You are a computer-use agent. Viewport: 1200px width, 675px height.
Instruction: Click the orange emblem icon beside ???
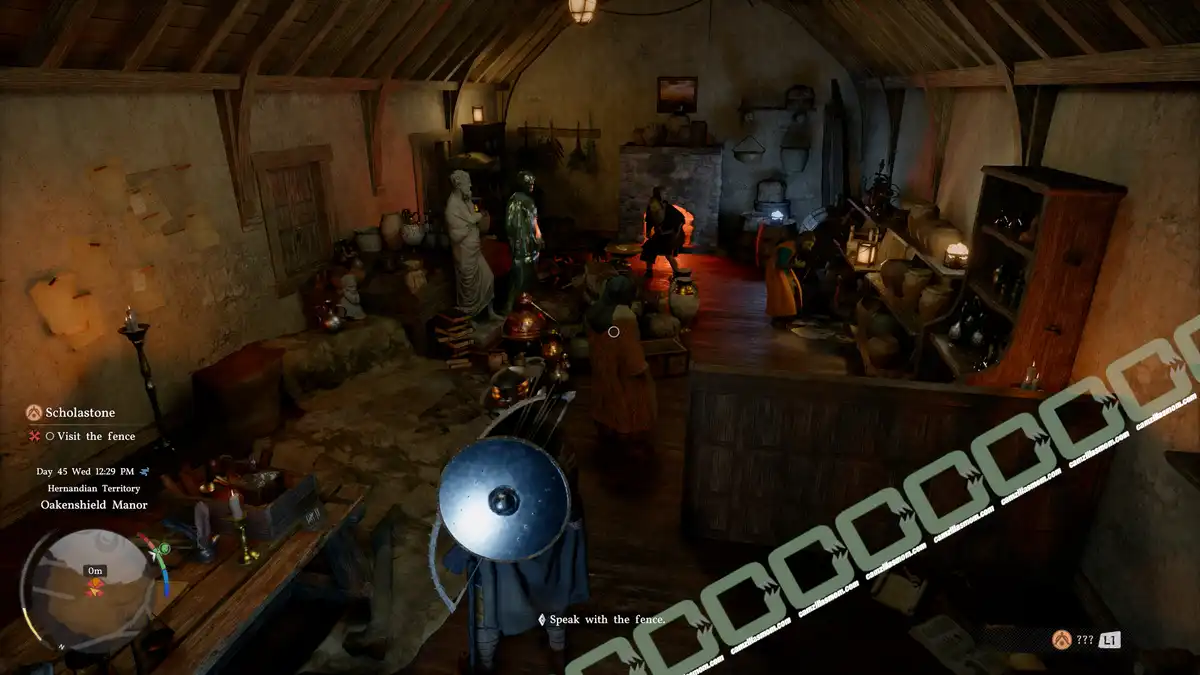(1061, 638)
